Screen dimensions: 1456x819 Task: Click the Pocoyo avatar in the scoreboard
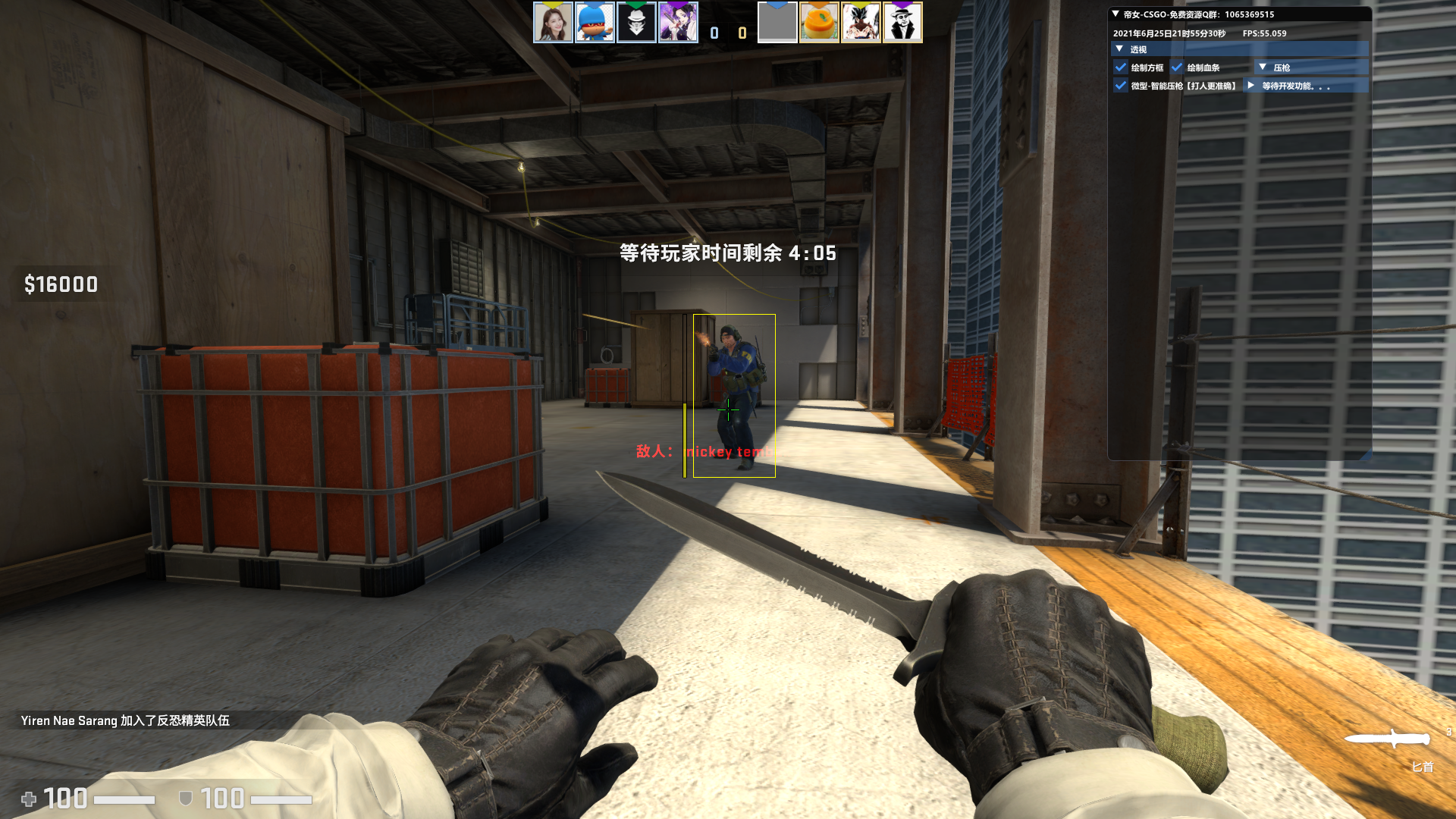point(595,23)
